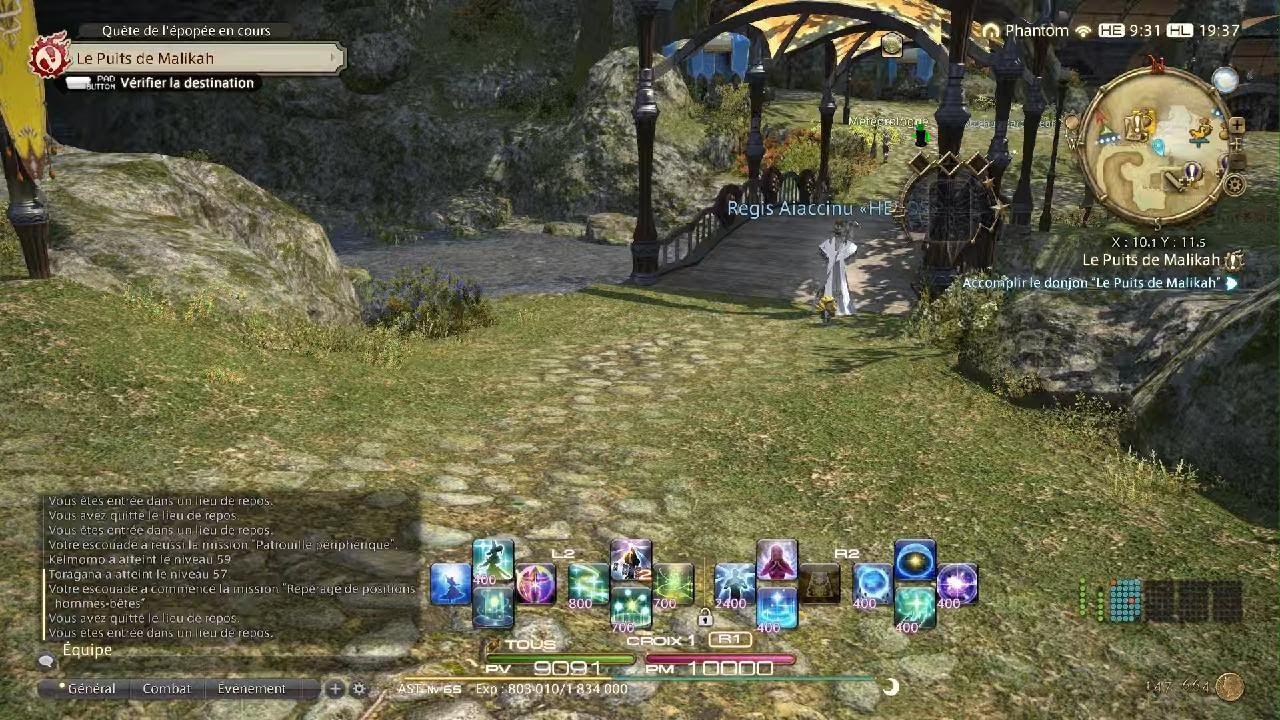Toggle the hotbar padlock
Image resolution: width=1280 pixels, height=720 pixels.
705,617
